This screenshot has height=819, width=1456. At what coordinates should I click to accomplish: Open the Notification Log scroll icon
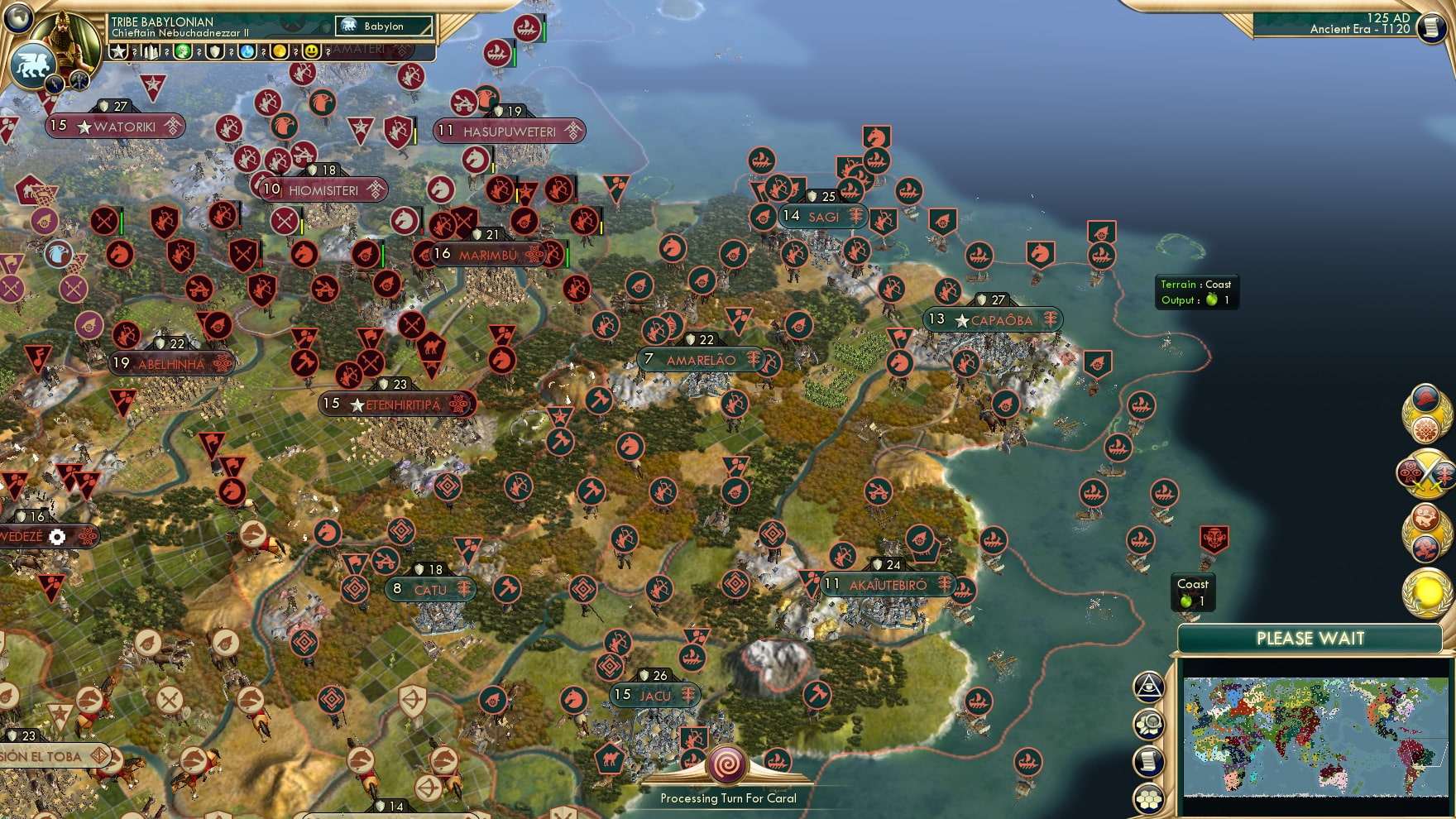pyautogui.click(x=1149, y=759)
